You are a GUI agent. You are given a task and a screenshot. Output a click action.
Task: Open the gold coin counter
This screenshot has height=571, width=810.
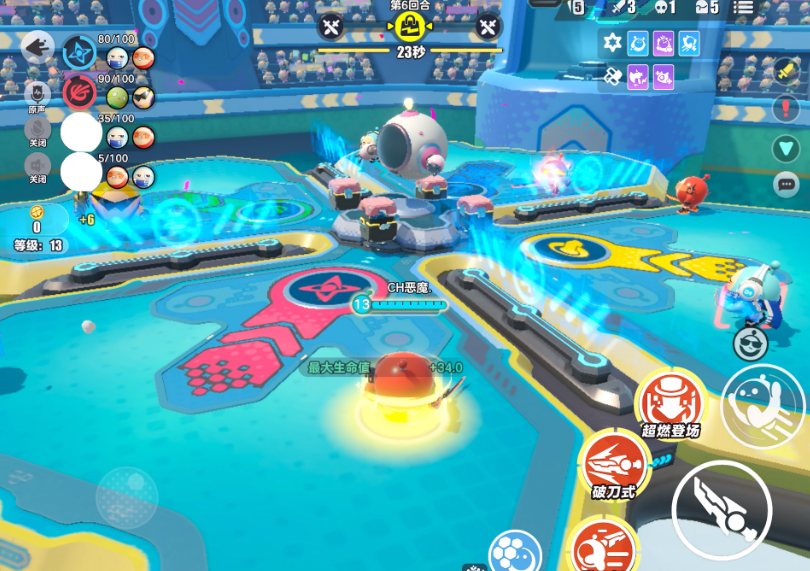pos(37,218)
